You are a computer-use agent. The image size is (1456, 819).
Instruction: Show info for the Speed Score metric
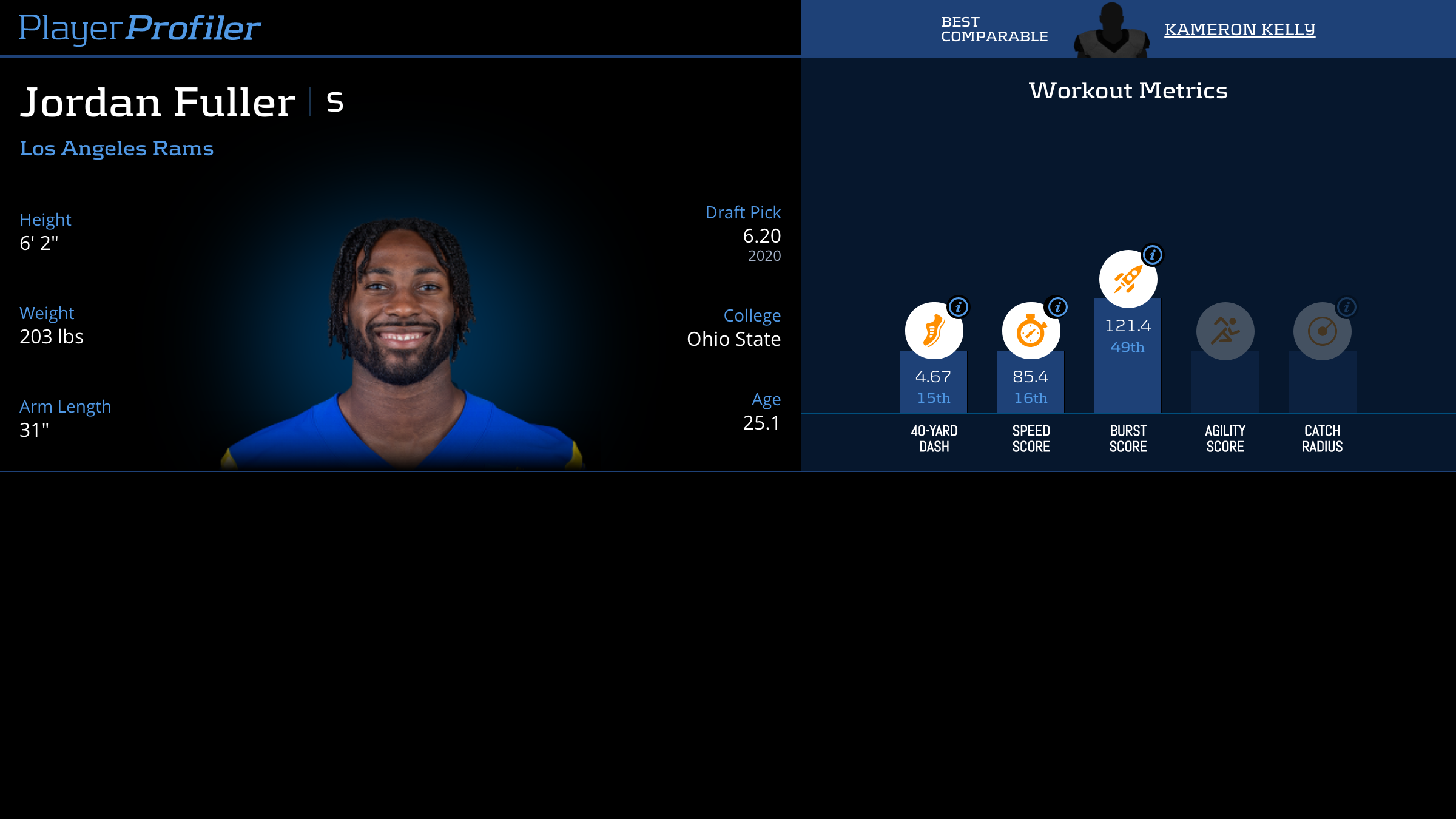(1058, 307)
